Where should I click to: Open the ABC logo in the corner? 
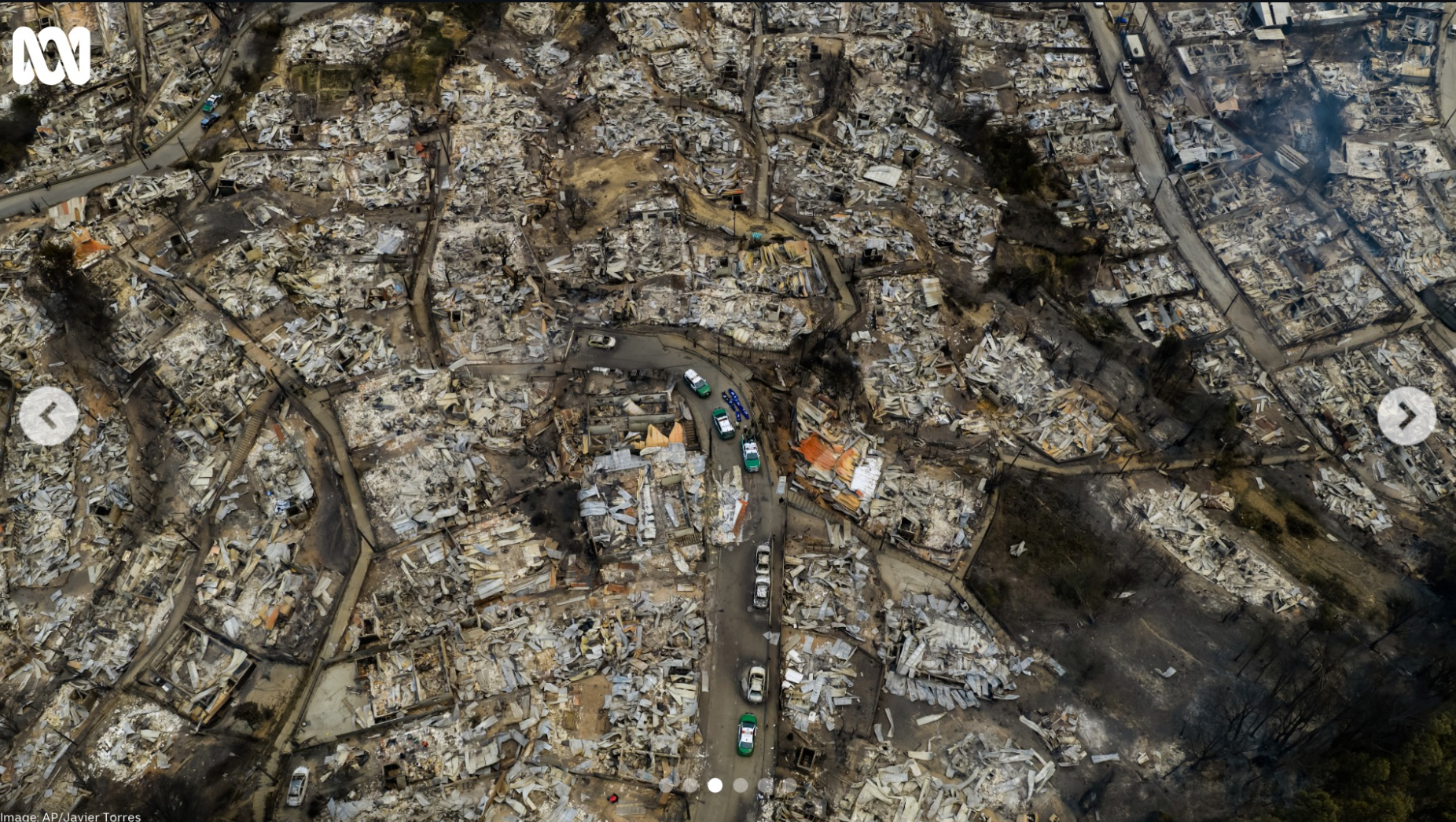[x=52, y=55]
